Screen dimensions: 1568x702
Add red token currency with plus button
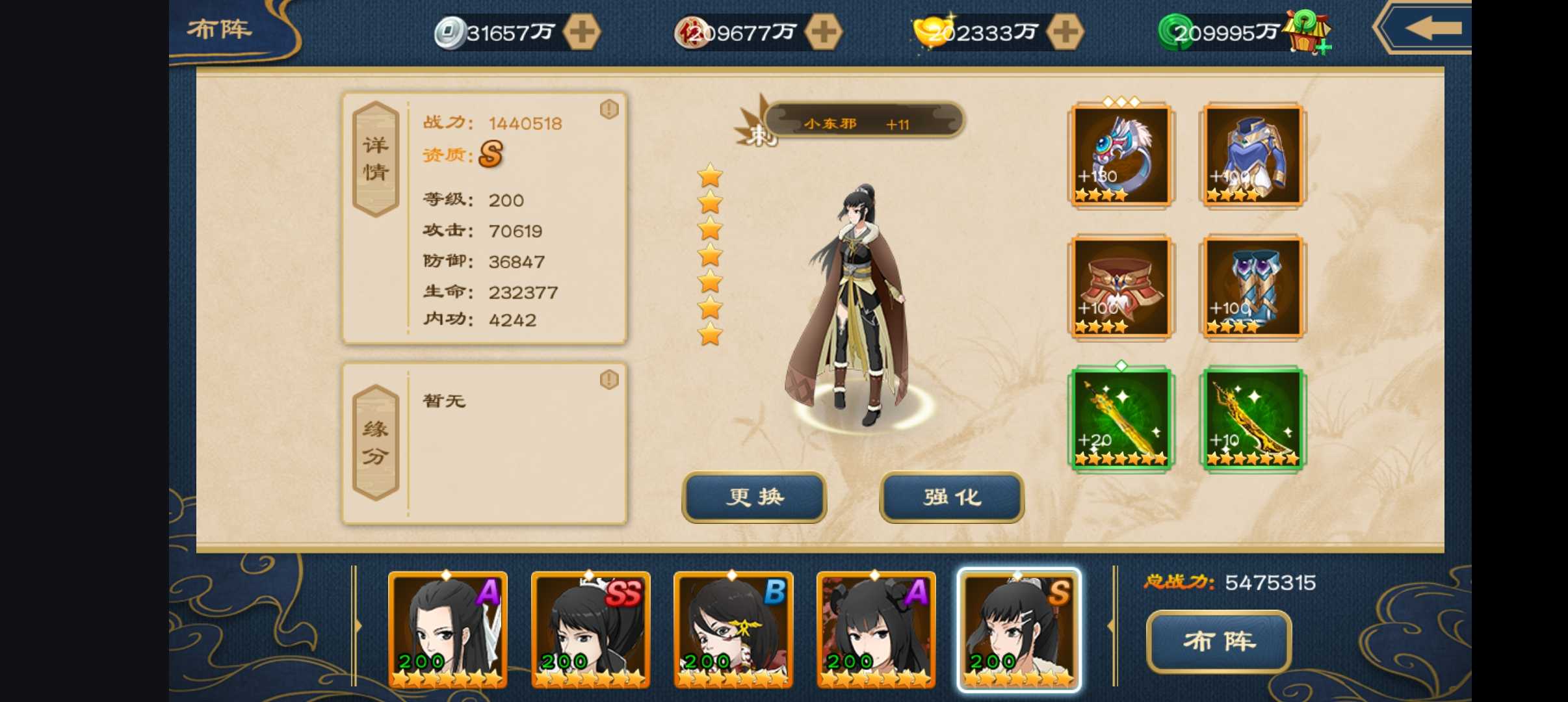824,32
